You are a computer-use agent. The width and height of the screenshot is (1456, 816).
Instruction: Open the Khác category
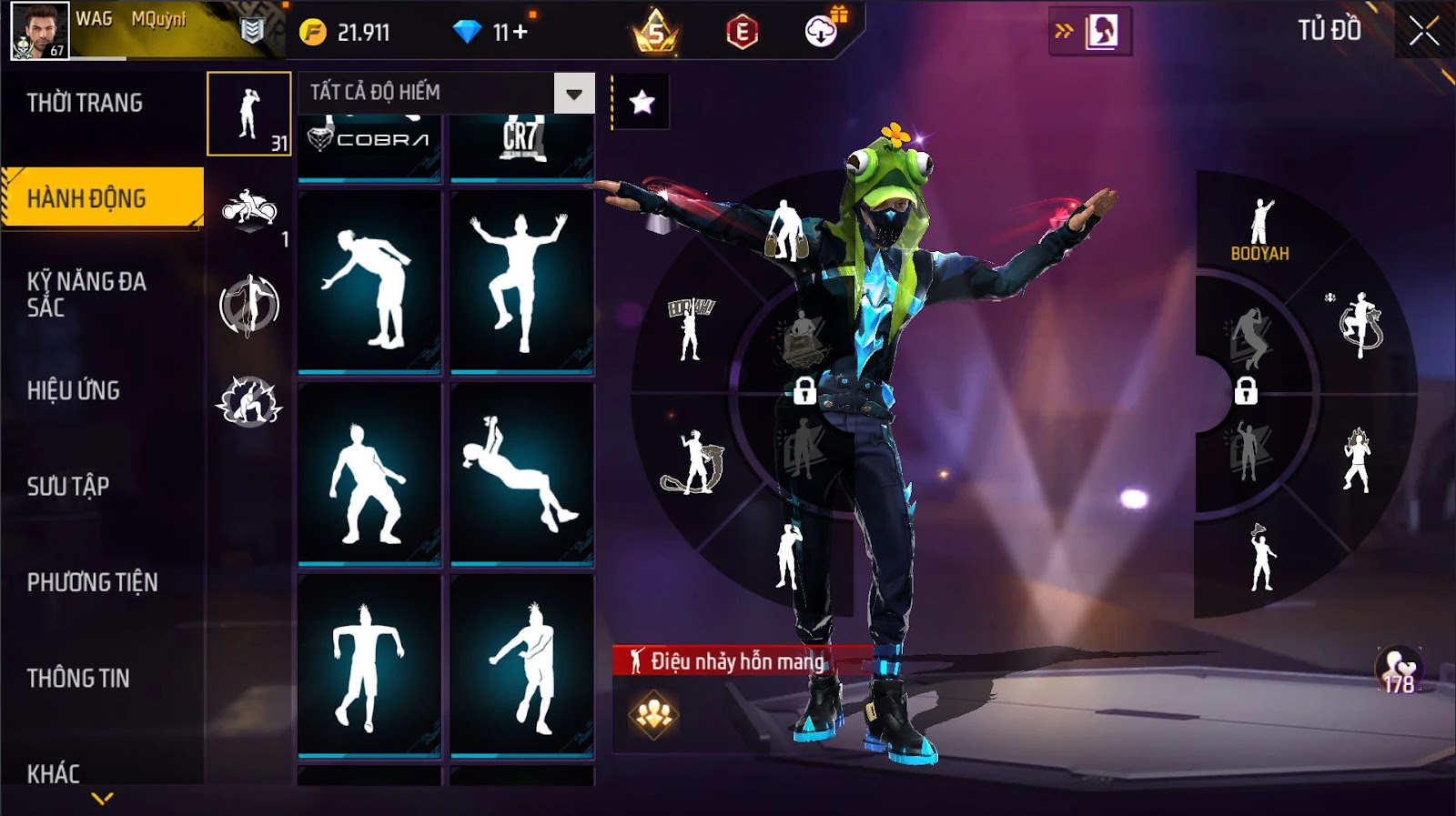54,773
